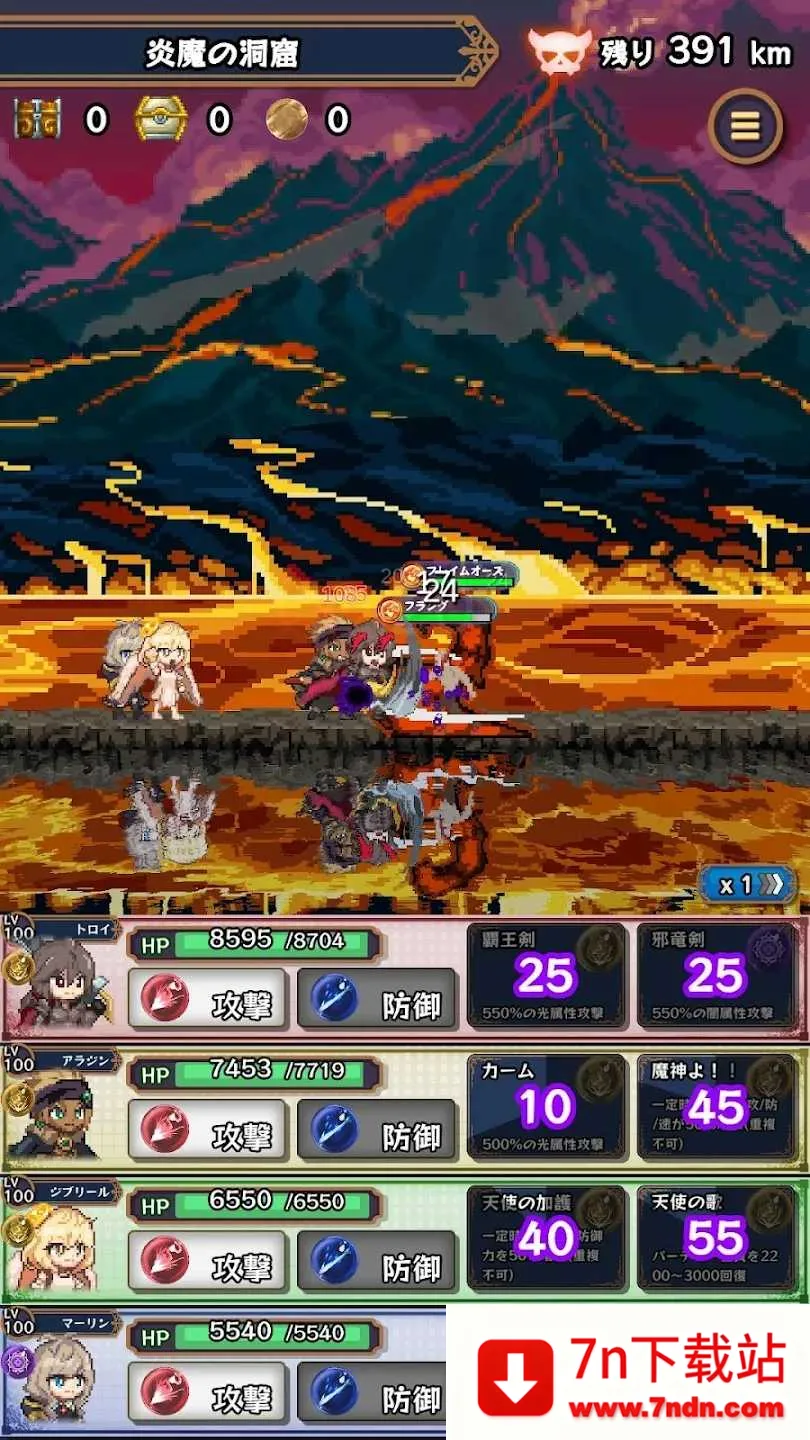Select トロイ's 防御 defense button

(377, 1000)
